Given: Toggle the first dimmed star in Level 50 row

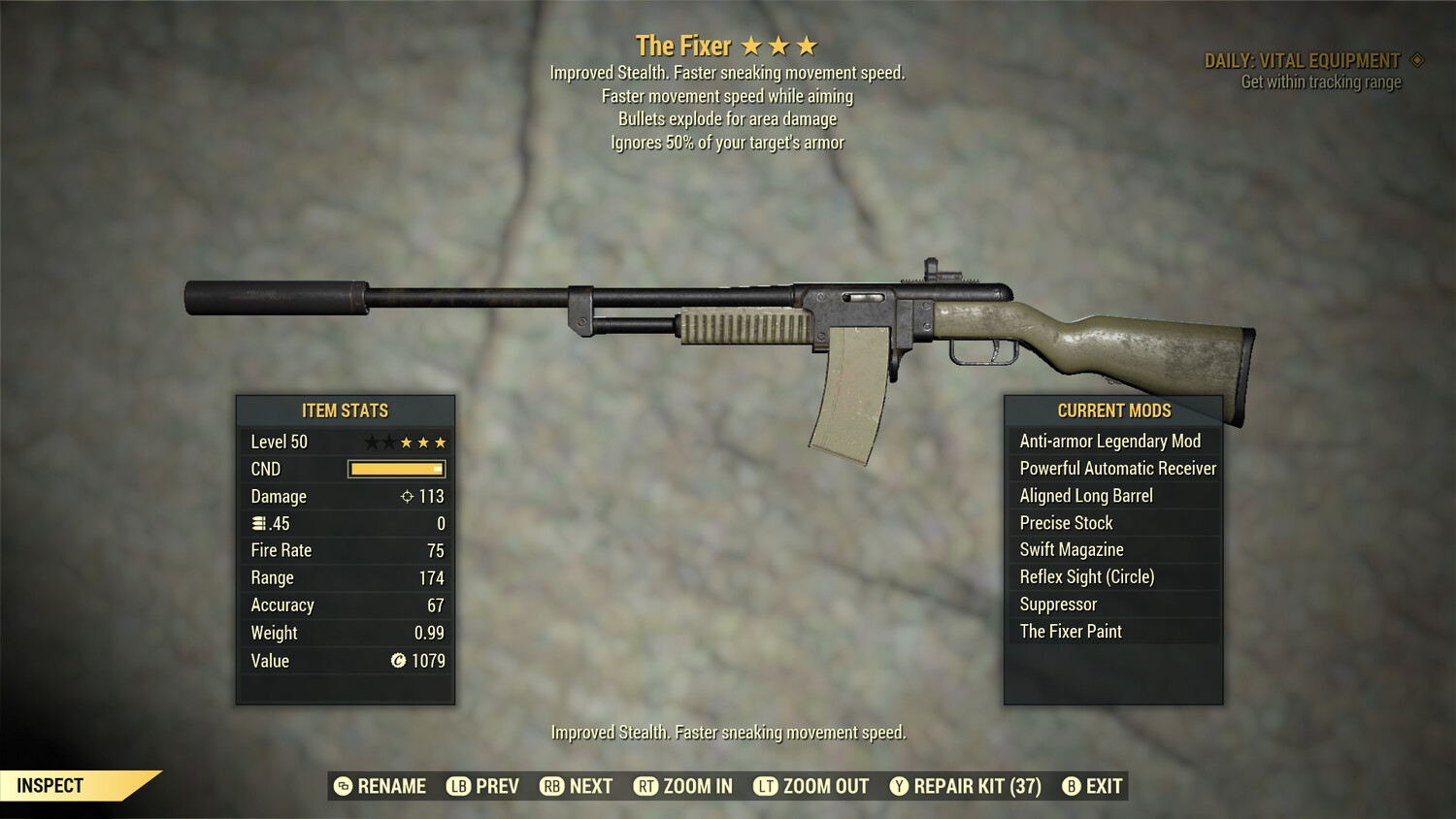Looking at the screenshot, I should tap(372, 442).
